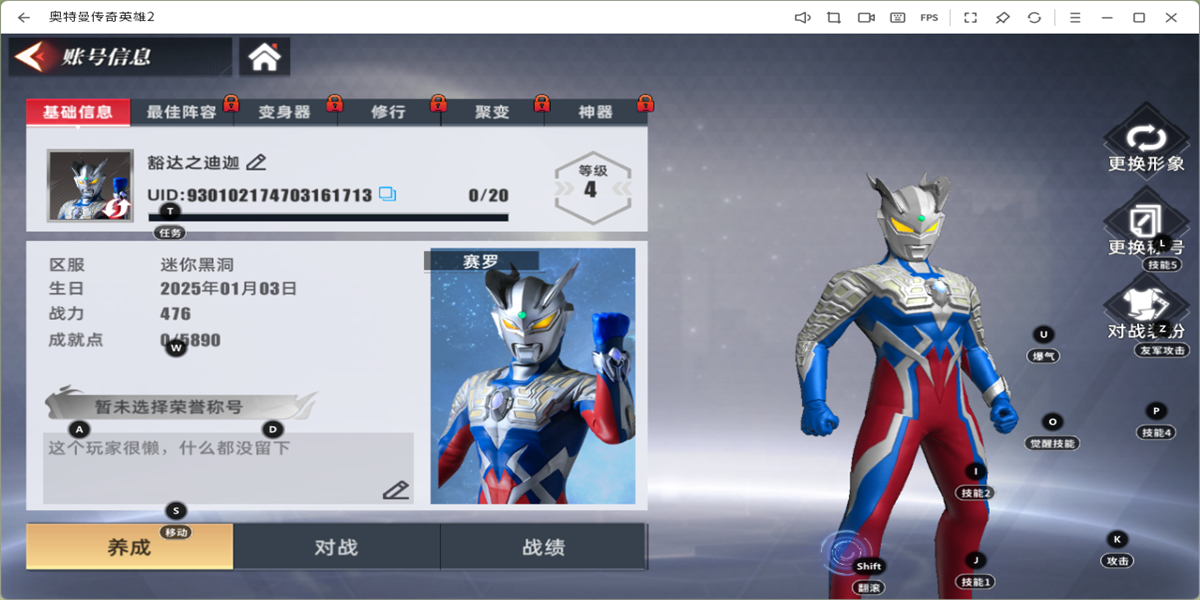Image resolution: width=1200 pixels, height=600 pixels.
Task: Go back from 账号信息 screen
Action: coord(30,57)
